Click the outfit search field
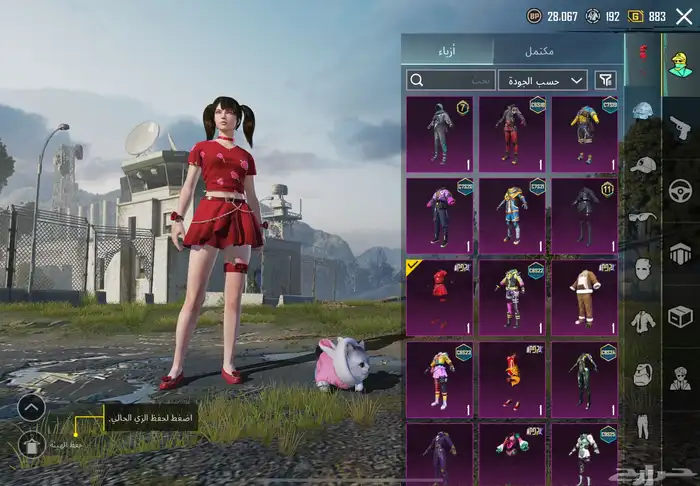The width and height of the screenshot is (700, 486). [x=450, y=80]
